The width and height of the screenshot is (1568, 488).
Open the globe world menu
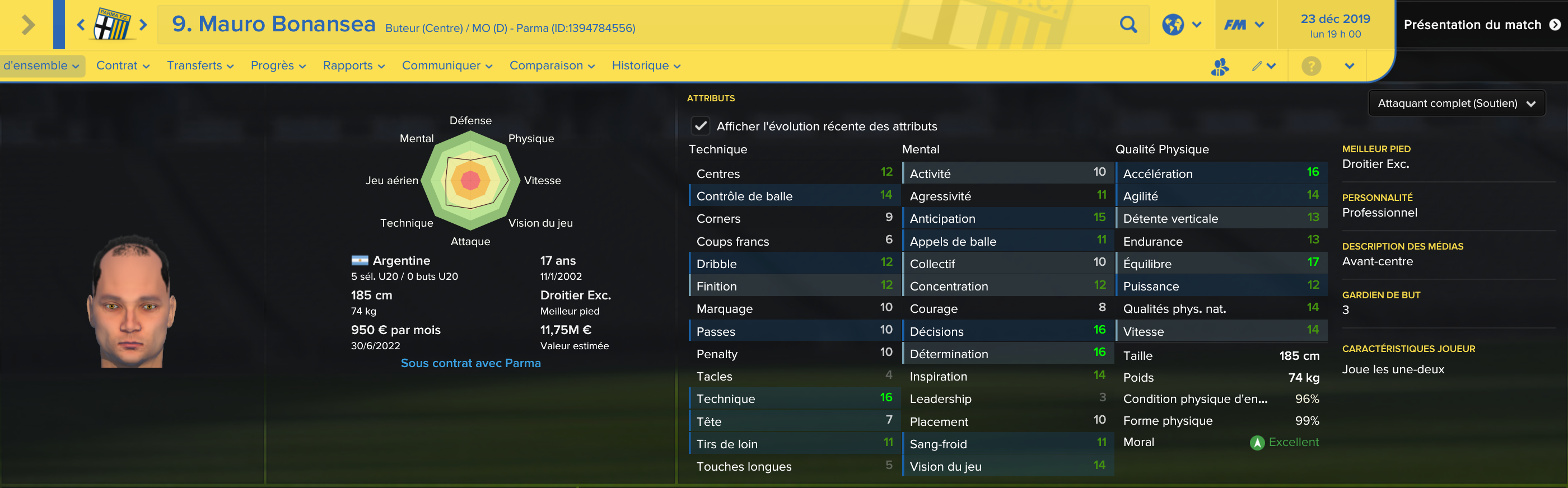1181,25
